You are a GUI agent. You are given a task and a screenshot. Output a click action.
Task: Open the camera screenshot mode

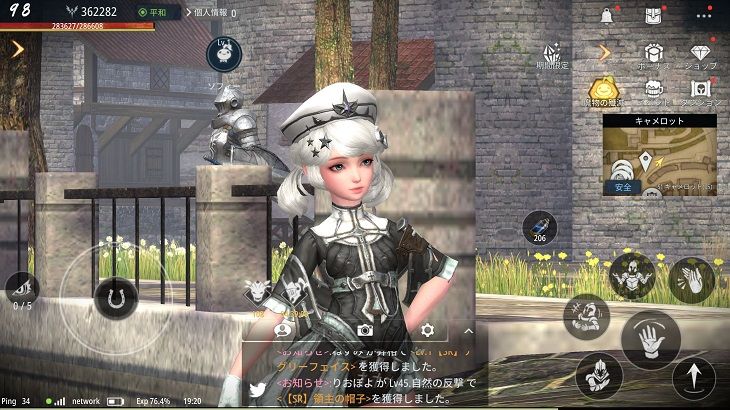365,329
